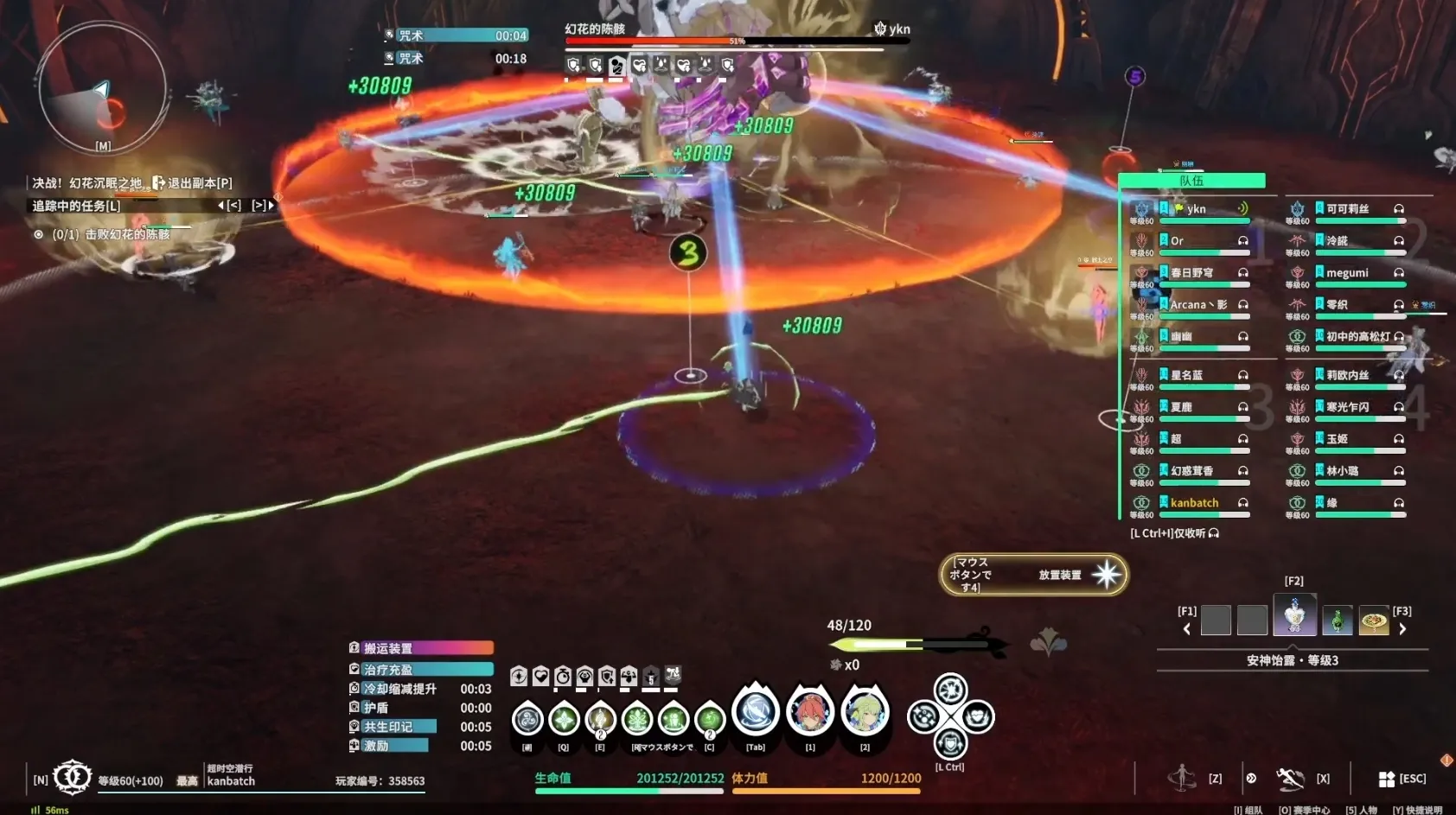Screen dimensions: 1456x815
Task: Click the 队伍 team panel header
Action: 1191,181
